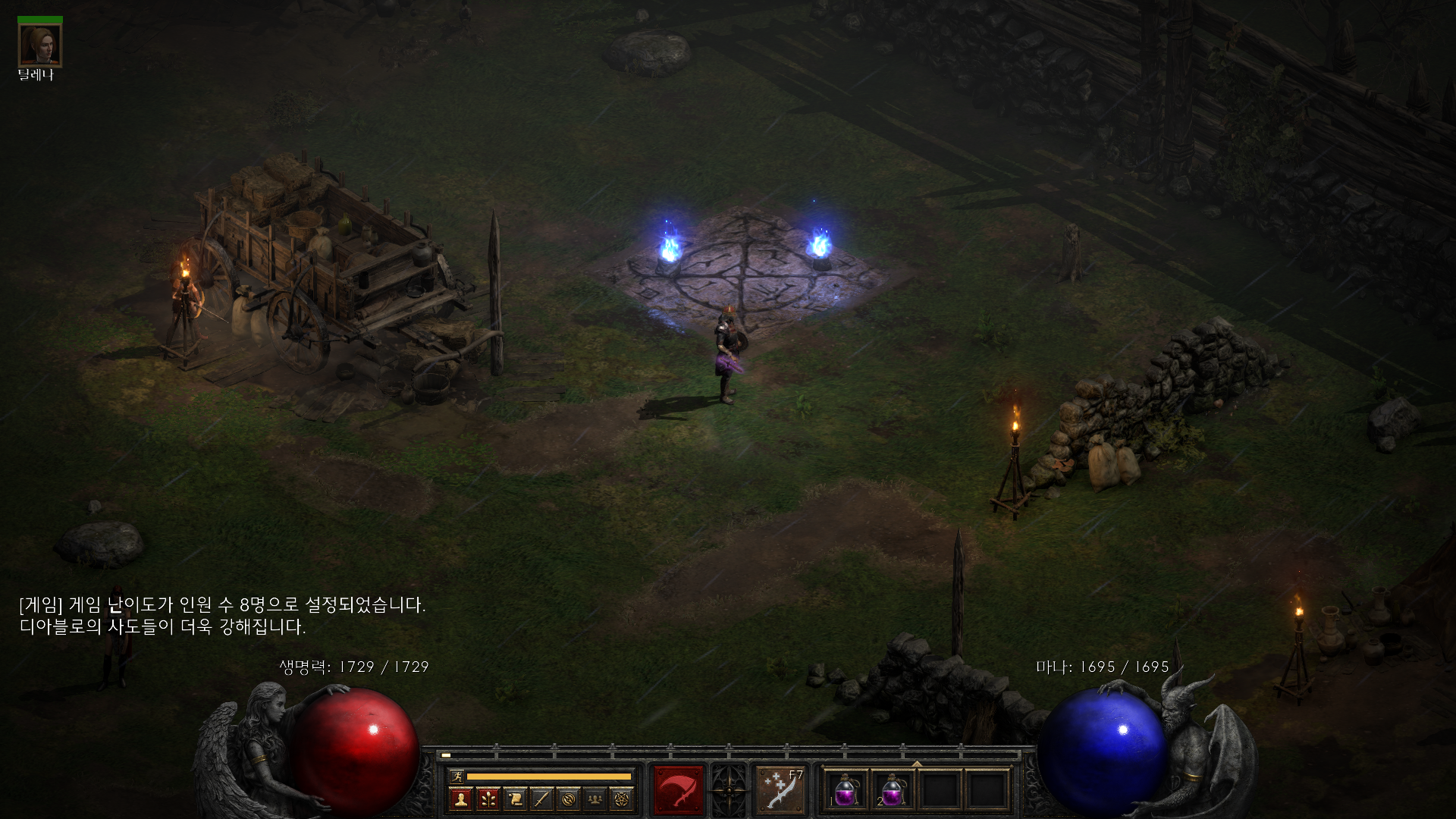Image resolution: width=1456 pixels, height=819 pixels.
Task: Toggle the run/walk button
Action: click(457, 776)
